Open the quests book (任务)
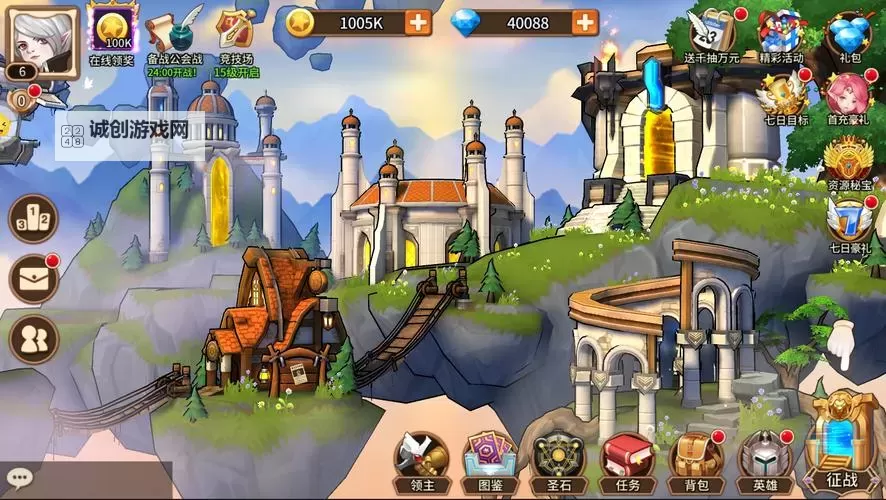The width and height of the screenshot is (886, 500). coord(627,460)
